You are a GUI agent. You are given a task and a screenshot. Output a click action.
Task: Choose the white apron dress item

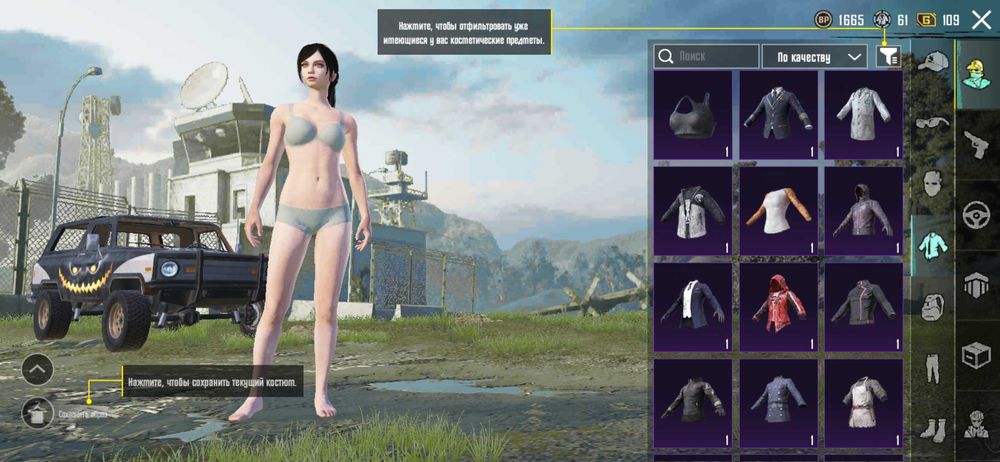pos(863,400)
